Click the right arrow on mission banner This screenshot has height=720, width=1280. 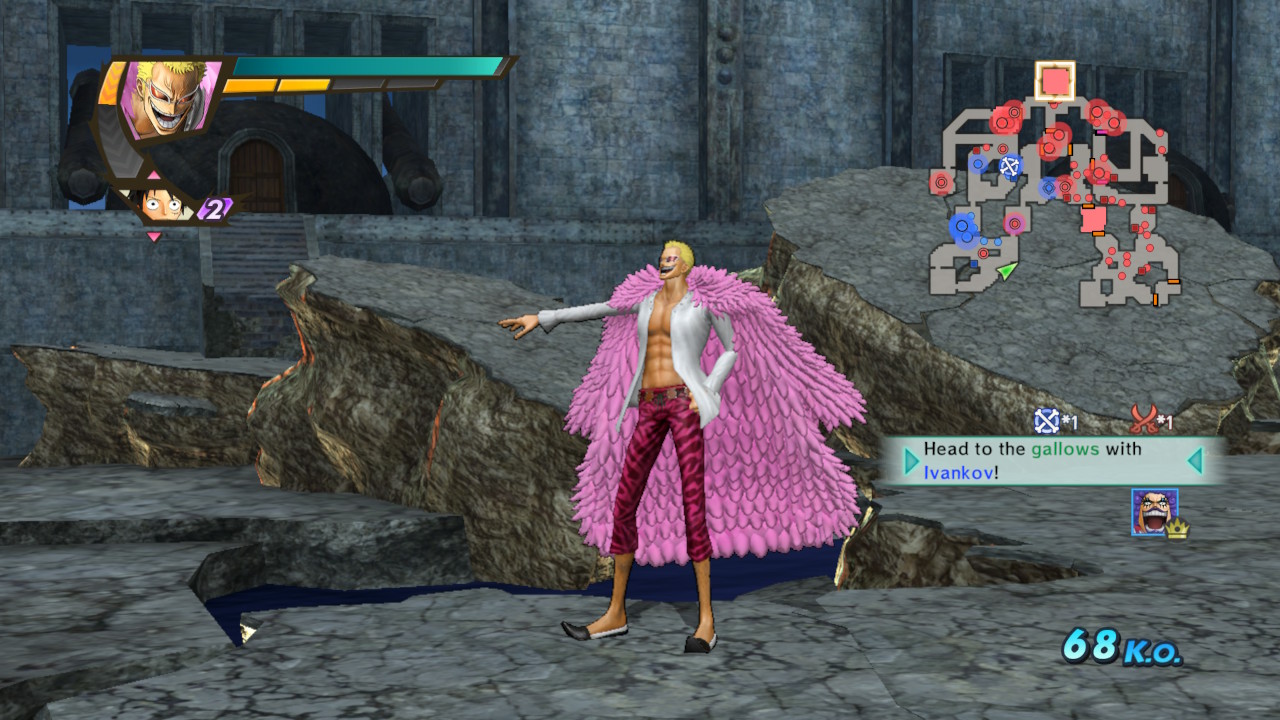pyautogui.click(x=1194, y=461)
